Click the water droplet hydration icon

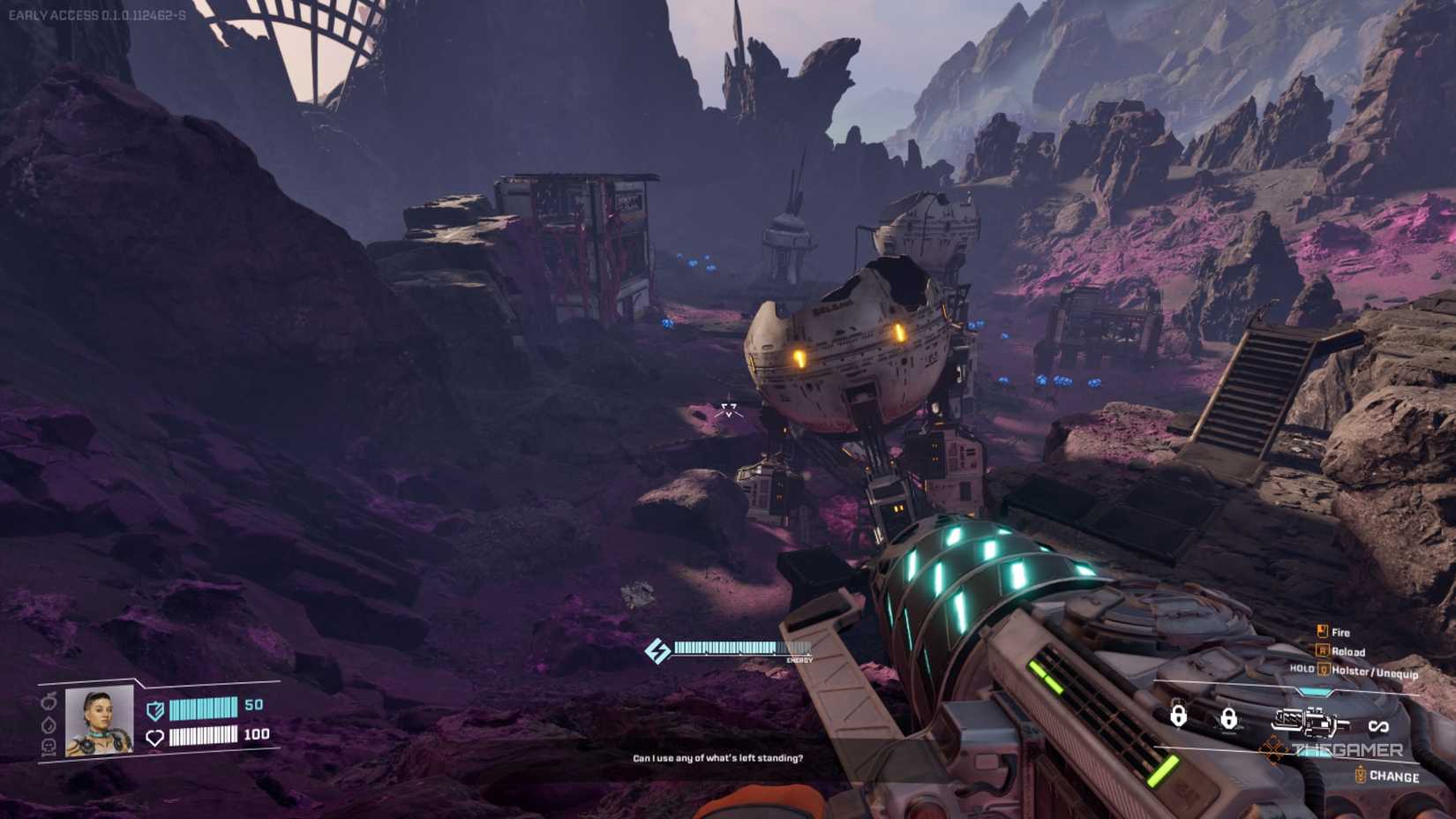pyautogui.click(x=49, y=725)
